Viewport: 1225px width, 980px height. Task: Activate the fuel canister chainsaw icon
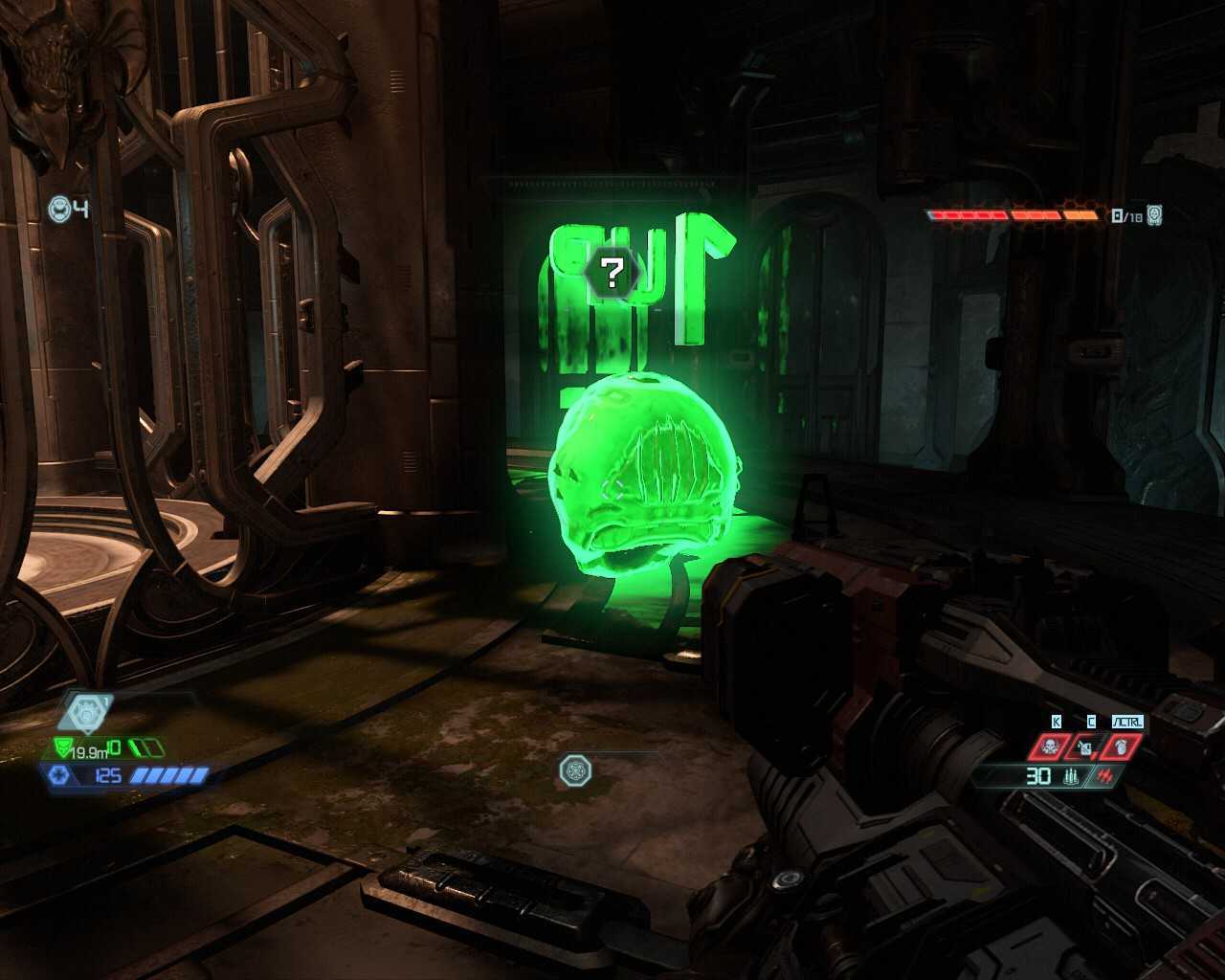pyautogui.click(x=1085, y=746)
